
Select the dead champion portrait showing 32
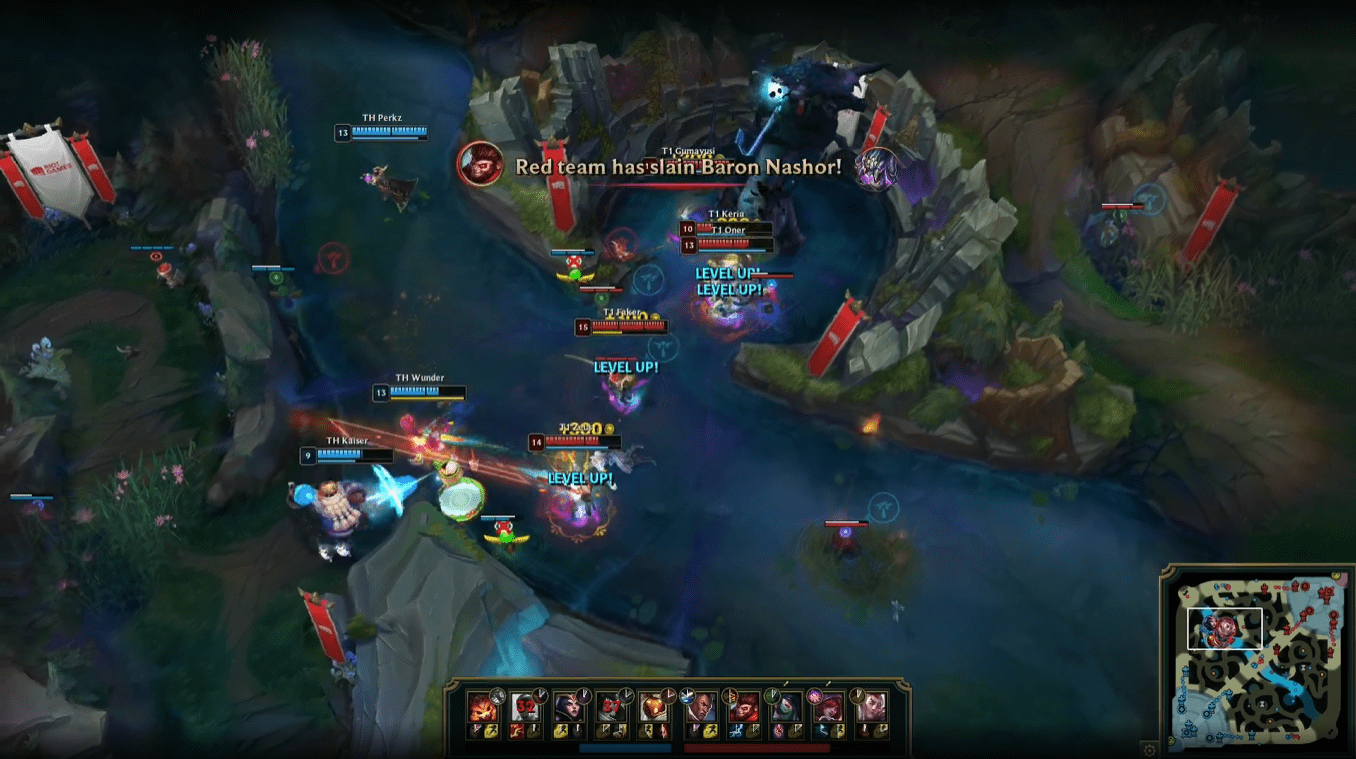526,707
